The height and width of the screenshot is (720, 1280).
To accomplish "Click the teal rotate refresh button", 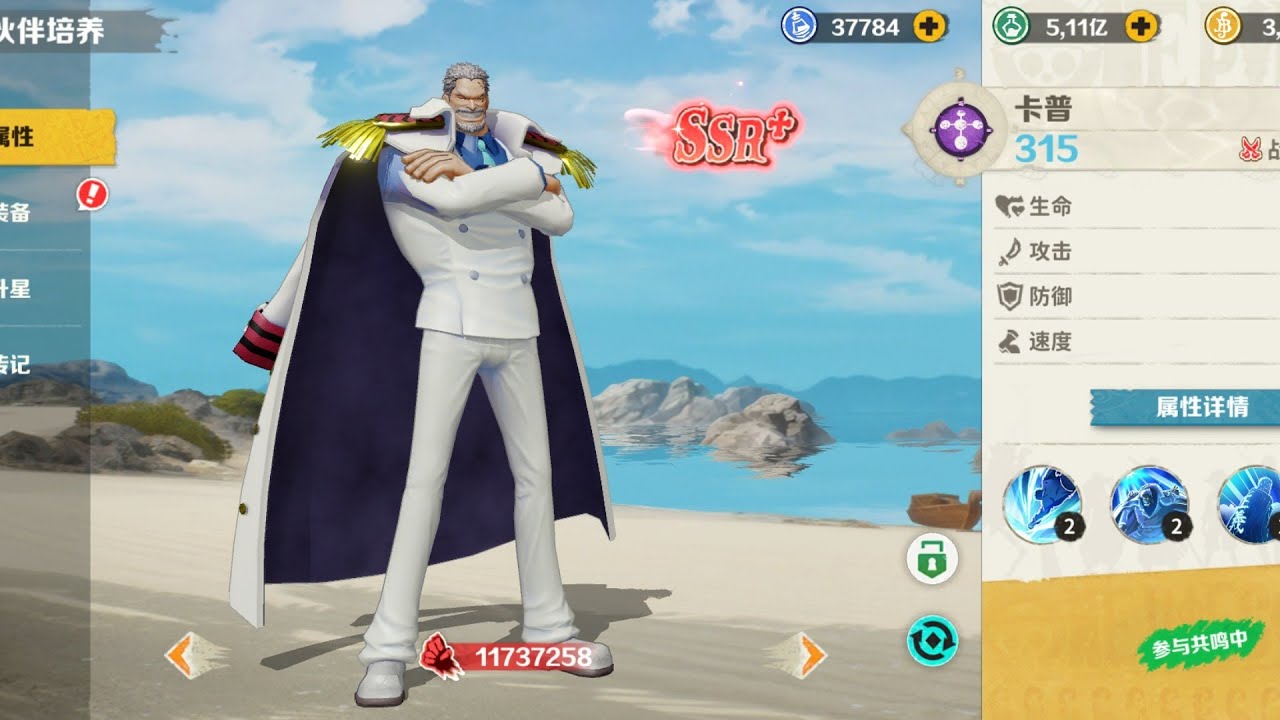I will (932, 640).
